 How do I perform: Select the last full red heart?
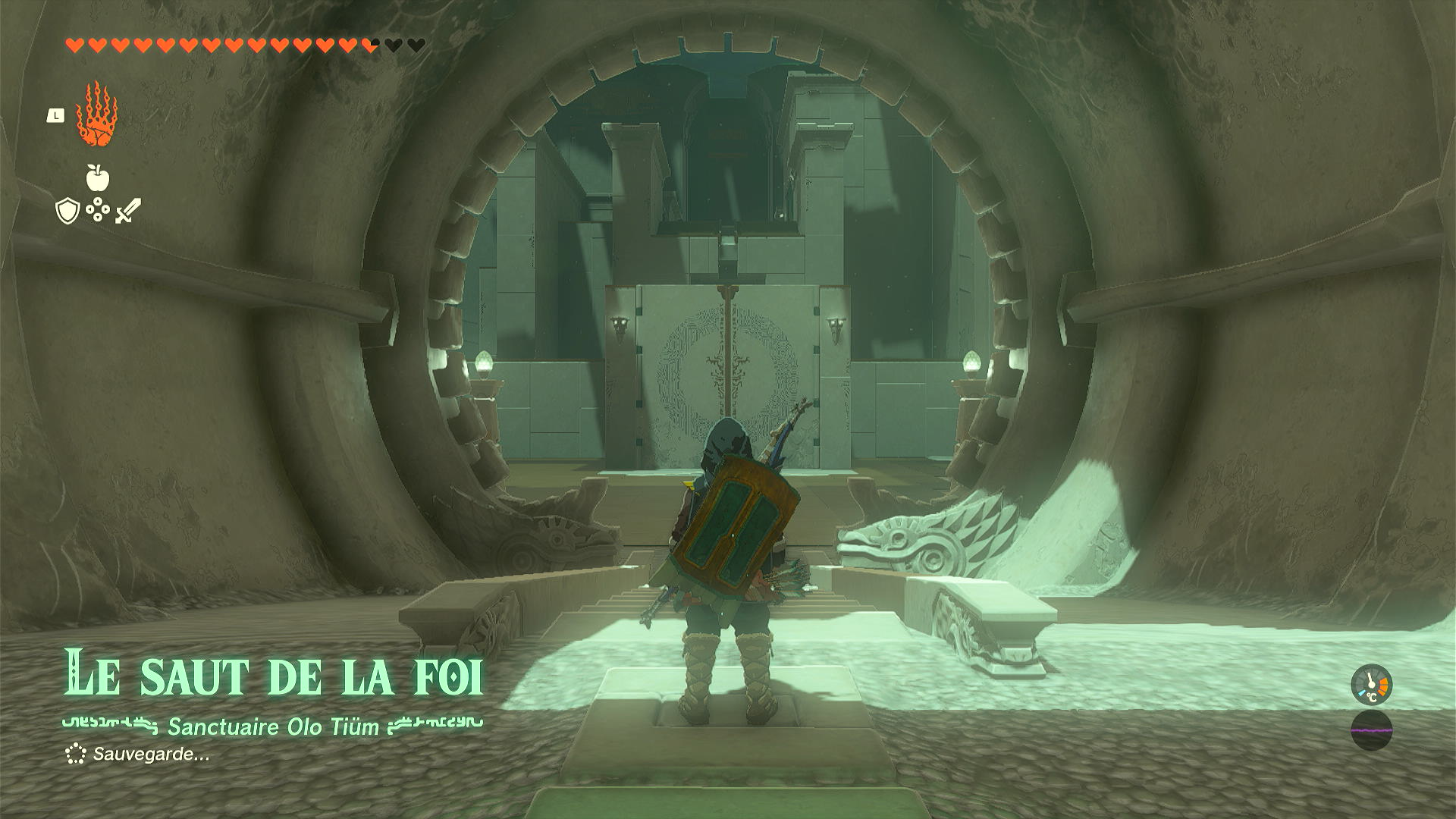point(350,43)
